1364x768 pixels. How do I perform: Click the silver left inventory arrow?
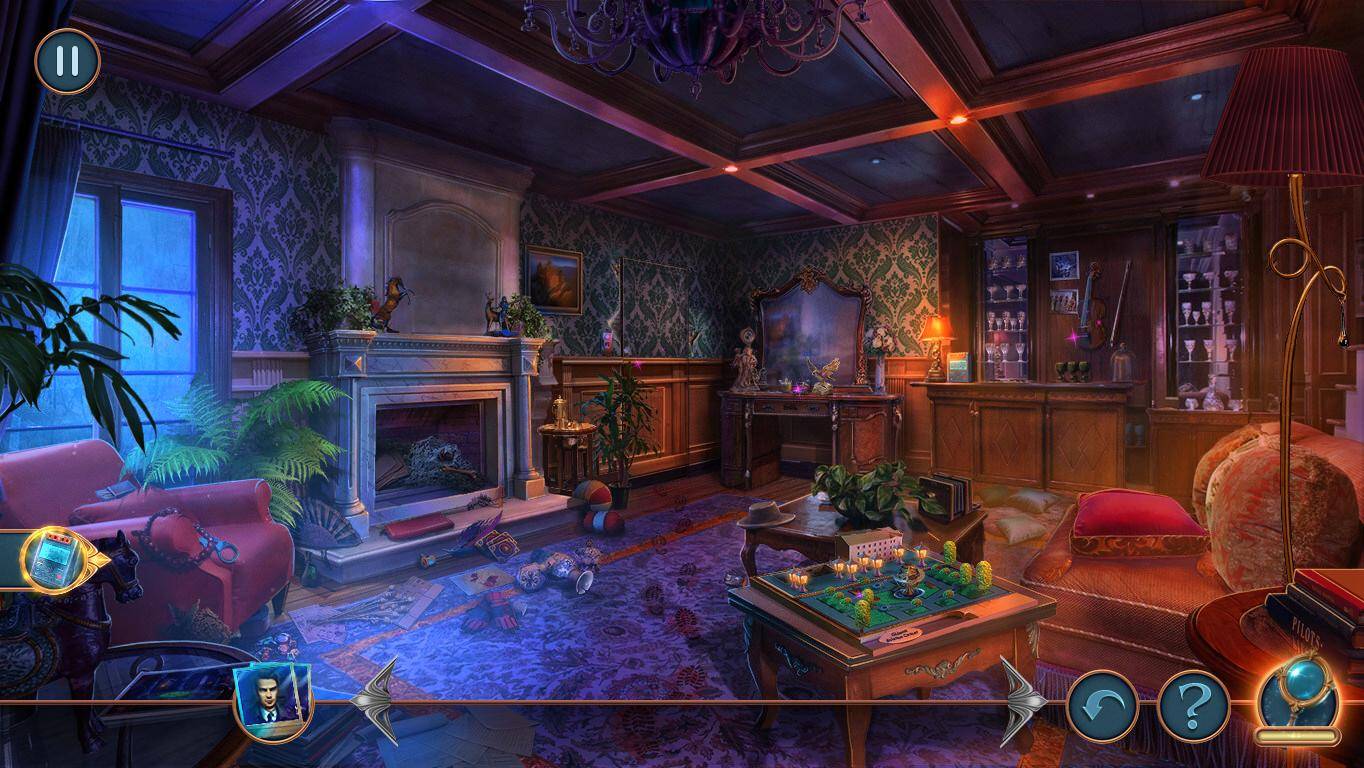376,699
